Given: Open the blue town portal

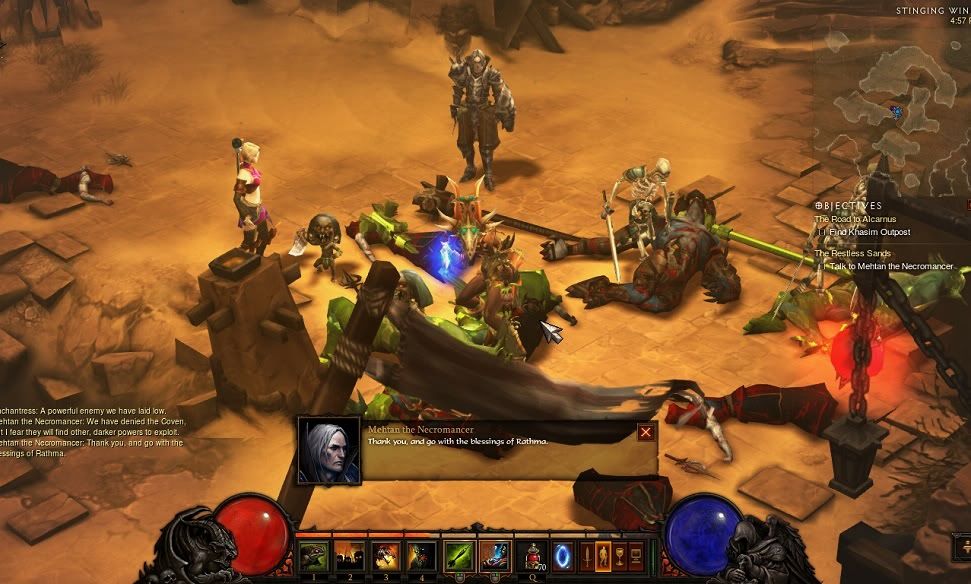Looking at the screenshot, I should point(563,555).
